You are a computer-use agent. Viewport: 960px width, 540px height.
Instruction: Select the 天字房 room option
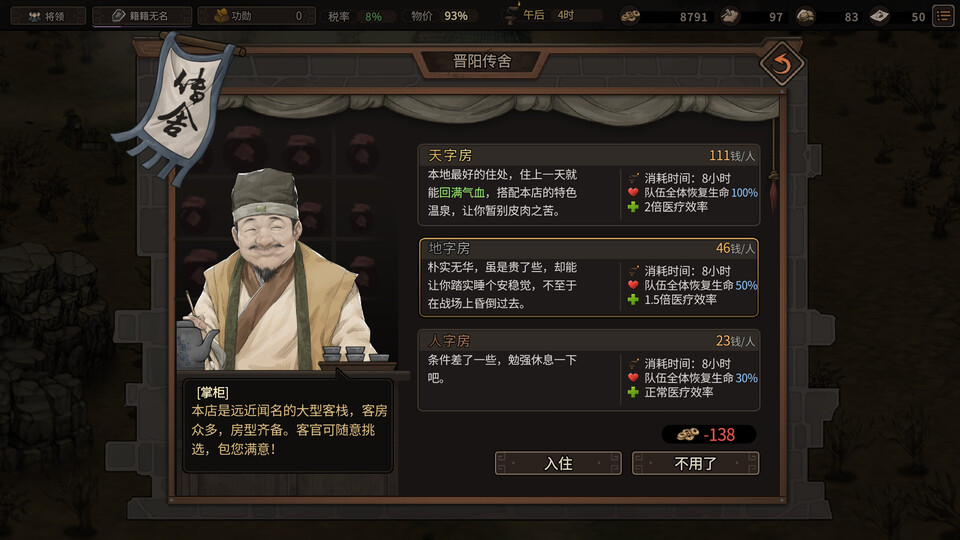[588, 185]
